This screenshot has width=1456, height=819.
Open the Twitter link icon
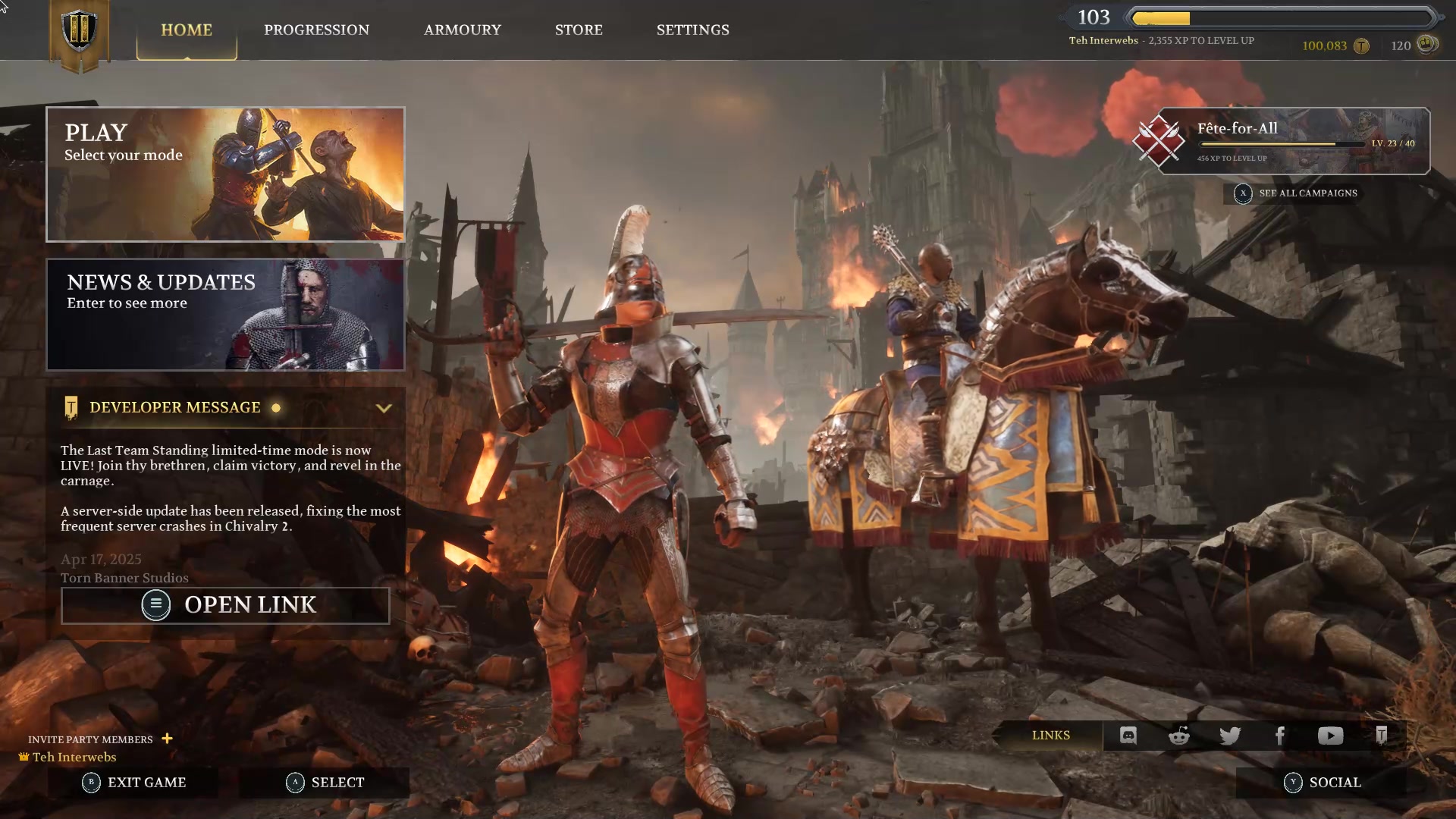(x=1230, y=735)
